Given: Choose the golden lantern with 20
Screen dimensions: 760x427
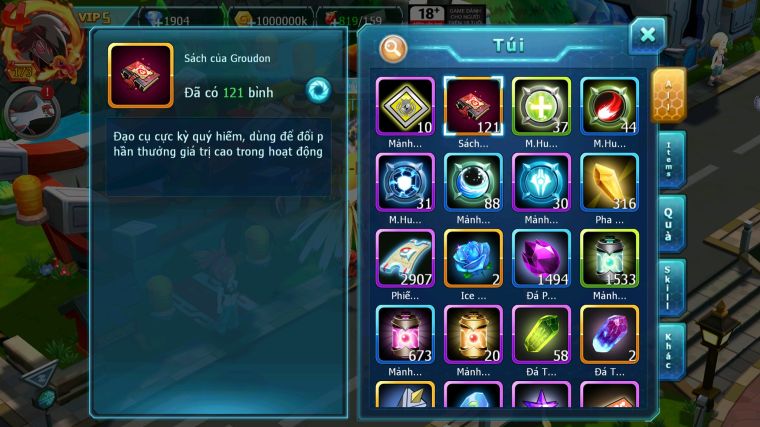Looking at the screenshot, I should point(473,333).
